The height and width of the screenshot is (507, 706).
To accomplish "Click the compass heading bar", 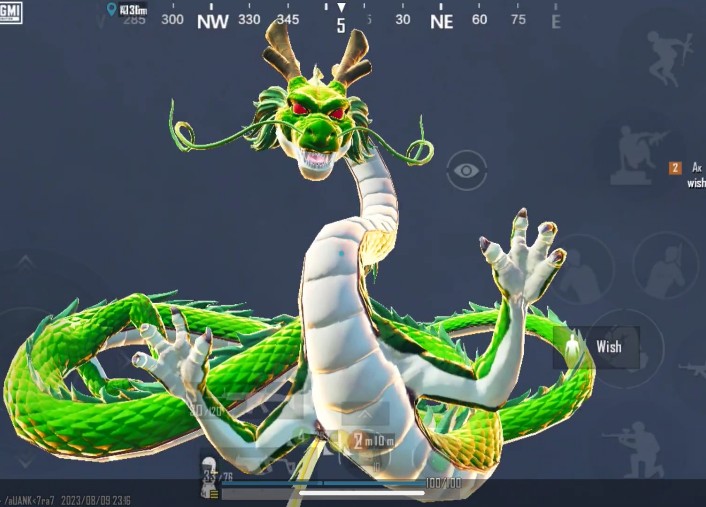I will [341, 20].
